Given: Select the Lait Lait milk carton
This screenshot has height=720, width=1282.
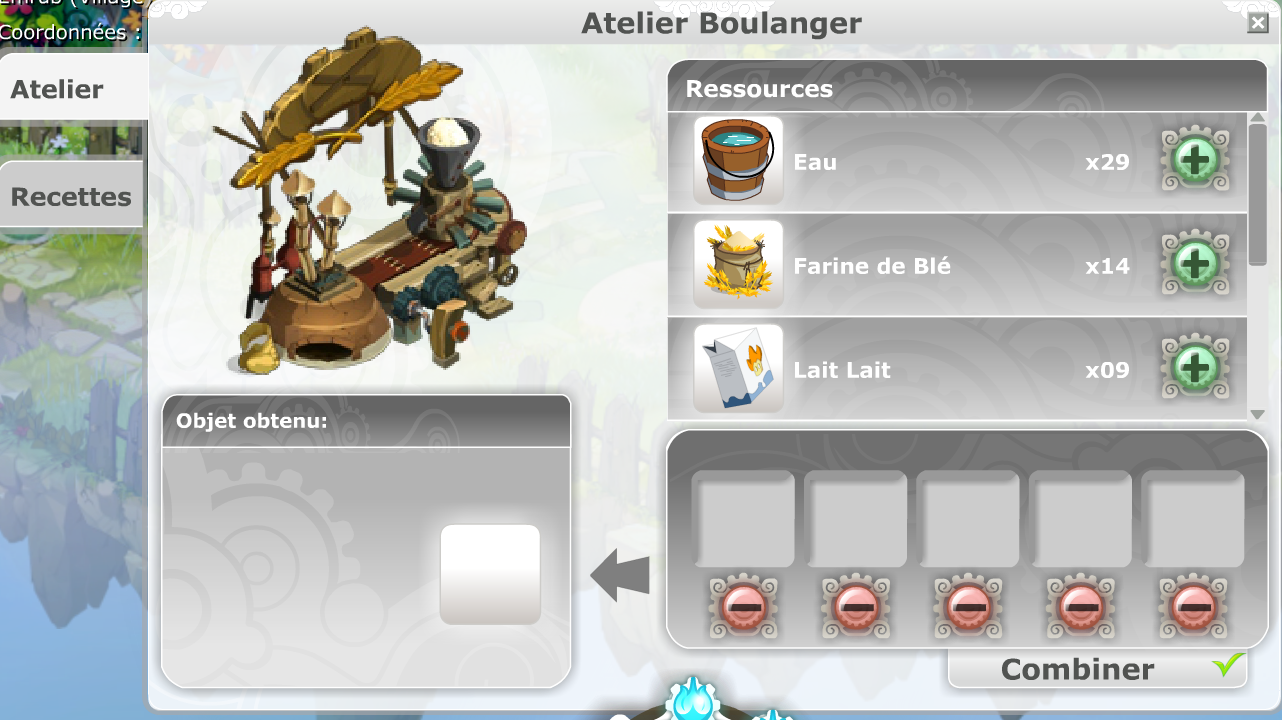Looking at the screenshot, I should tap(738, 368).
